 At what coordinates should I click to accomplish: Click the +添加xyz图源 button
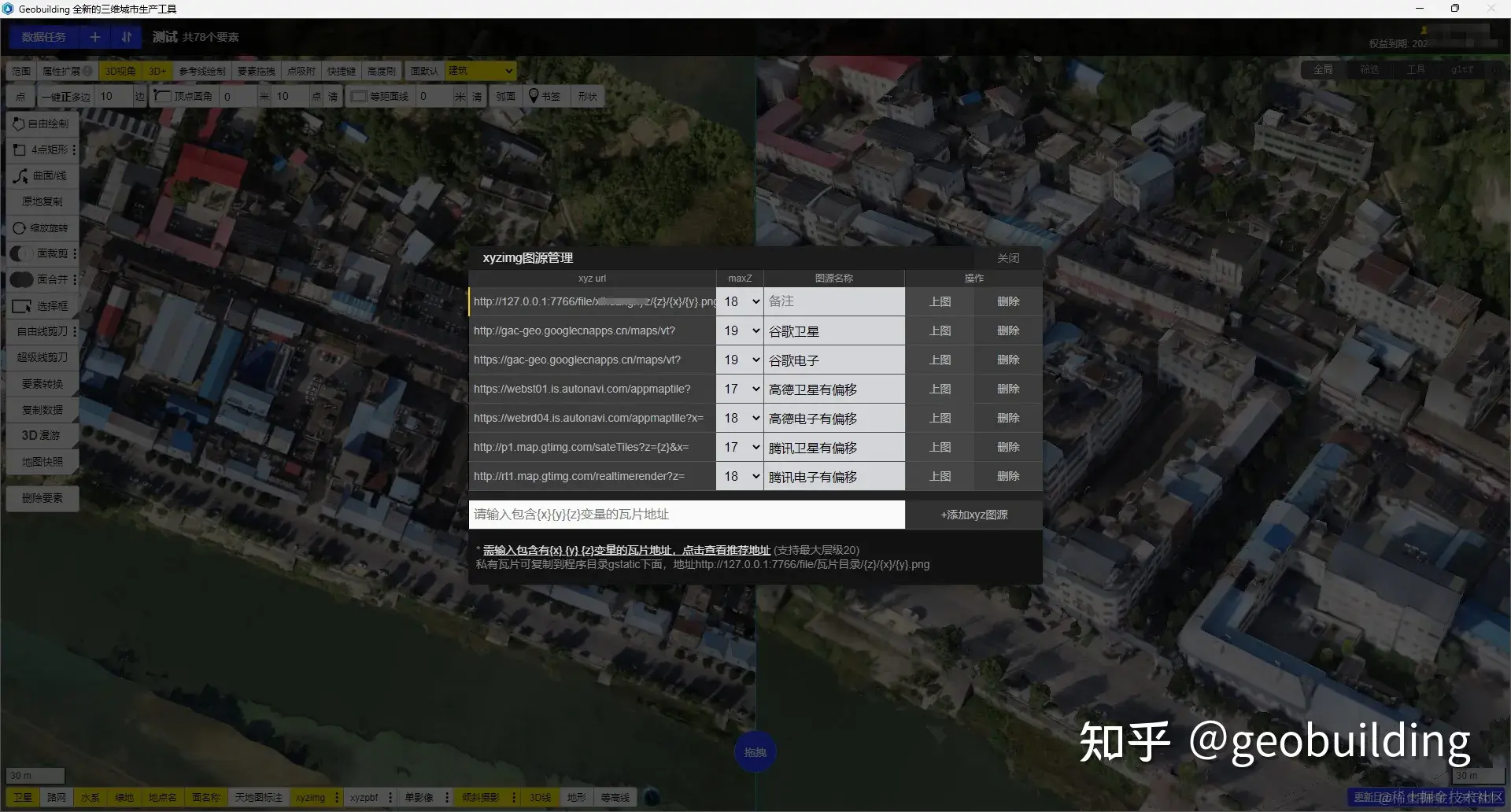tap(973, 515)
